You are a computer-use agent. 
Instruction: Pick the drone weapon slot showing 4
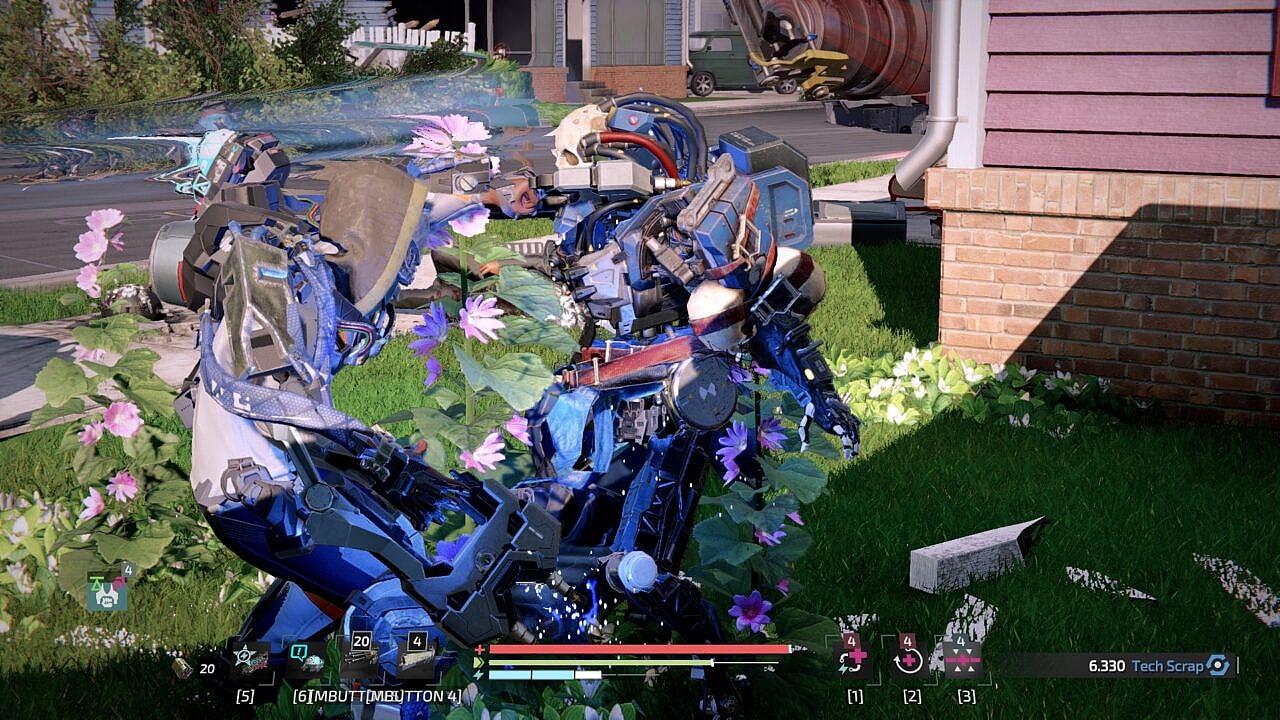pos(416,660)
